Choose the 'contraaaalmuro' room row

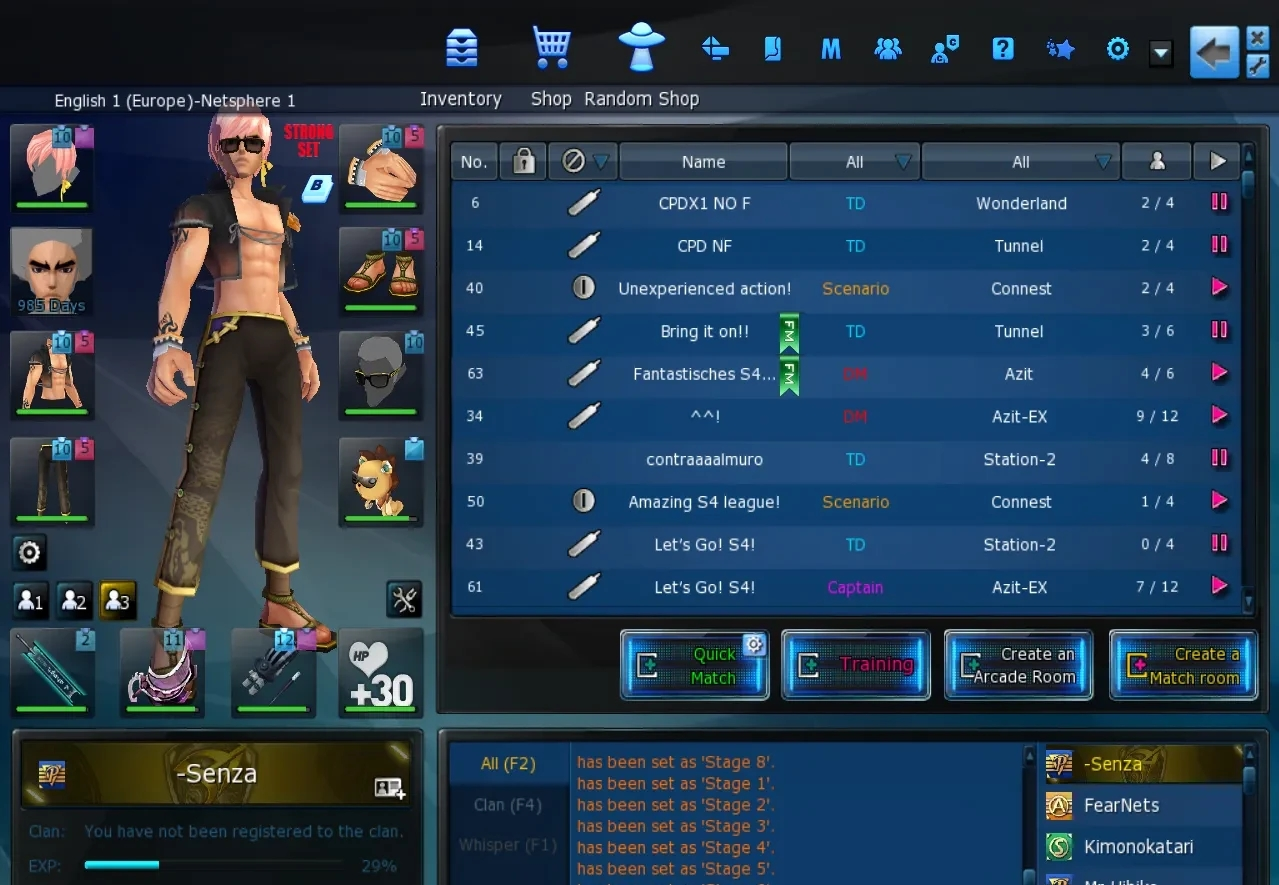(704, 460)
